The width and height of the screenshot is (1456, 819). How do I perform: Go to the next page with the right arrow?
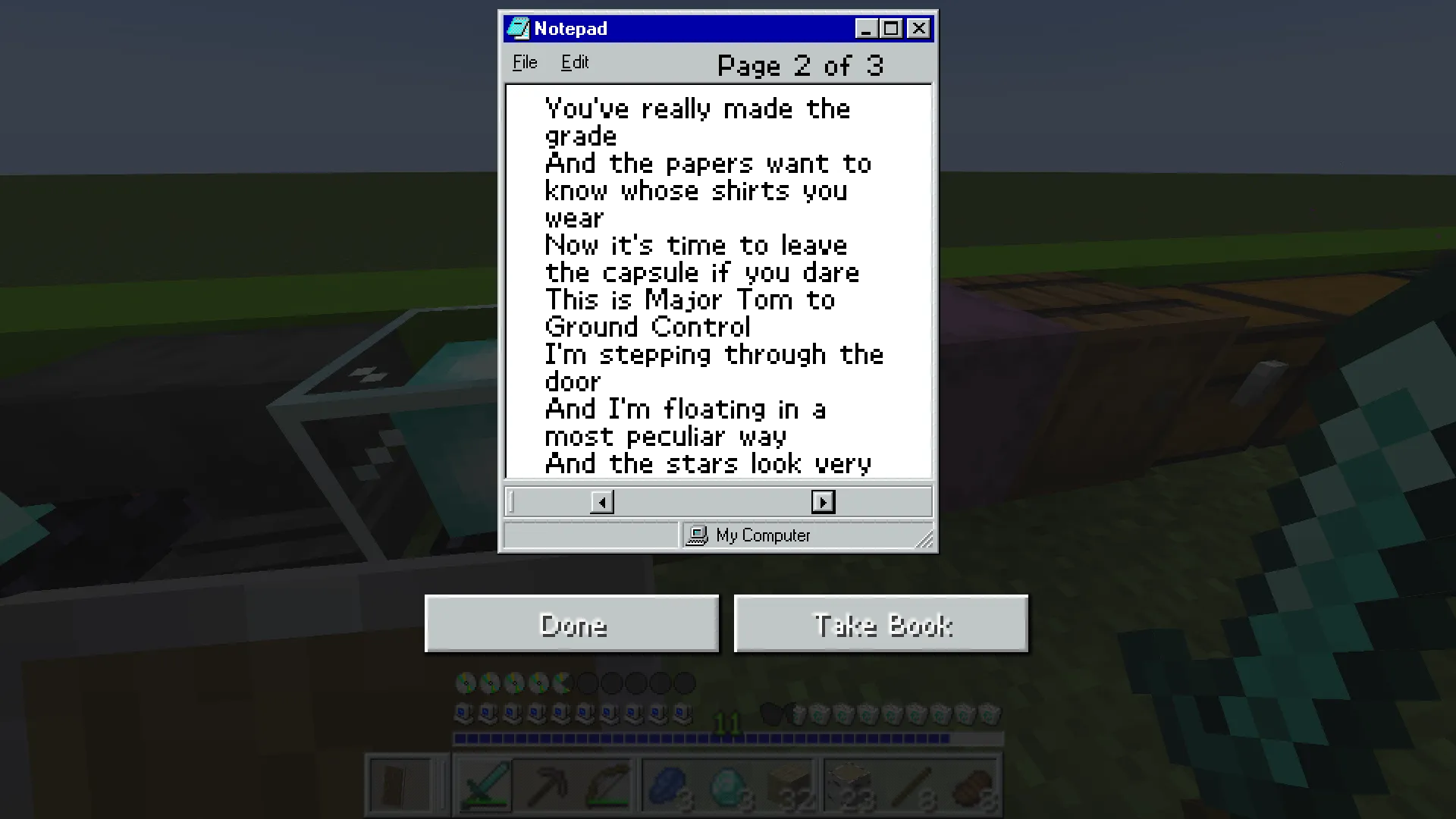click(823, 501)
